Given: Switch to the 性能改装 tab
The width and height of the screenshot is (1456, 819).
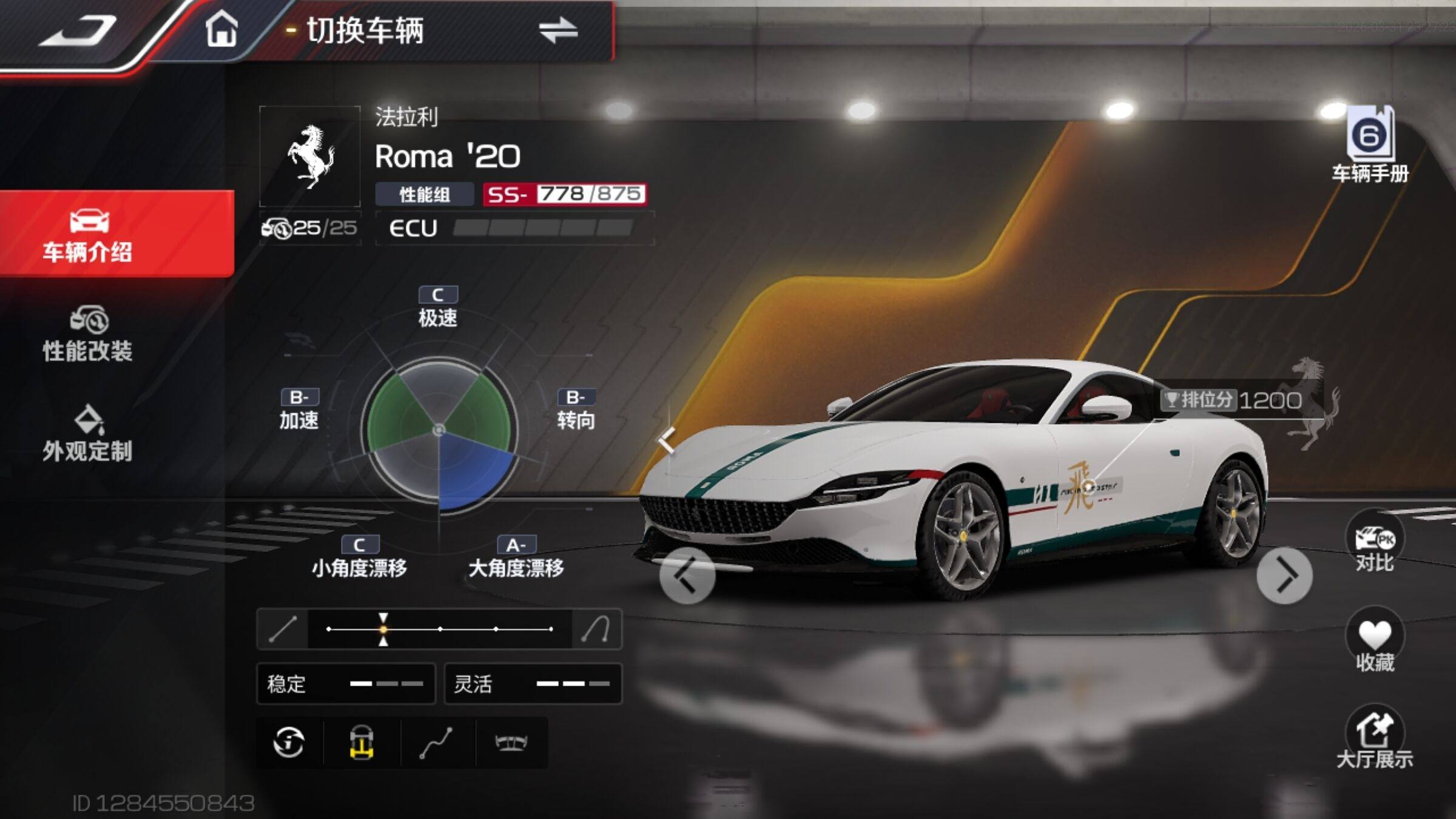Looking at the screenshot, I should point(88,335).
